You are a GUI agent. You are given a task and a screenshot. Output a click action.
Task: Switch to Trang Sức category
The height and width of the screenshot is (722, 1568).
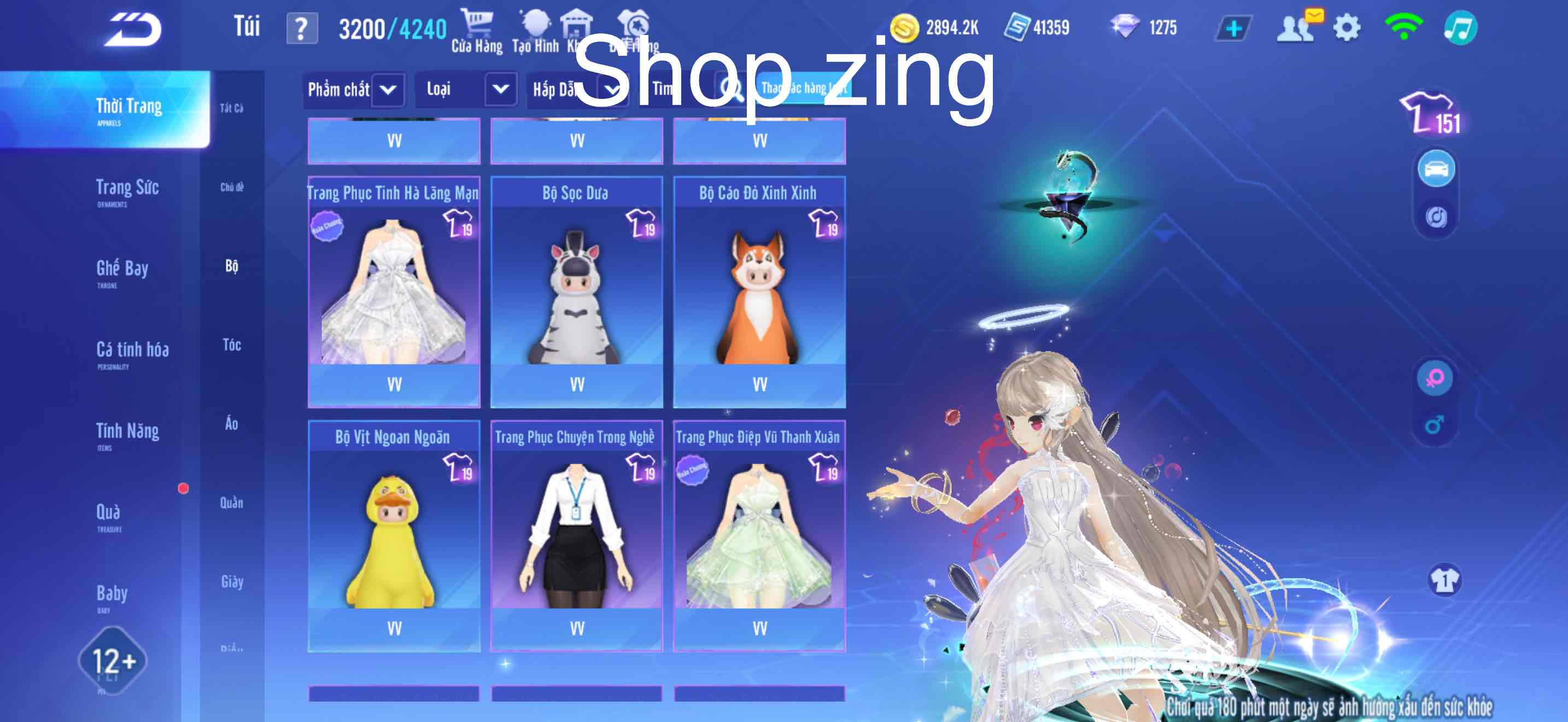[x=127, y=188]
